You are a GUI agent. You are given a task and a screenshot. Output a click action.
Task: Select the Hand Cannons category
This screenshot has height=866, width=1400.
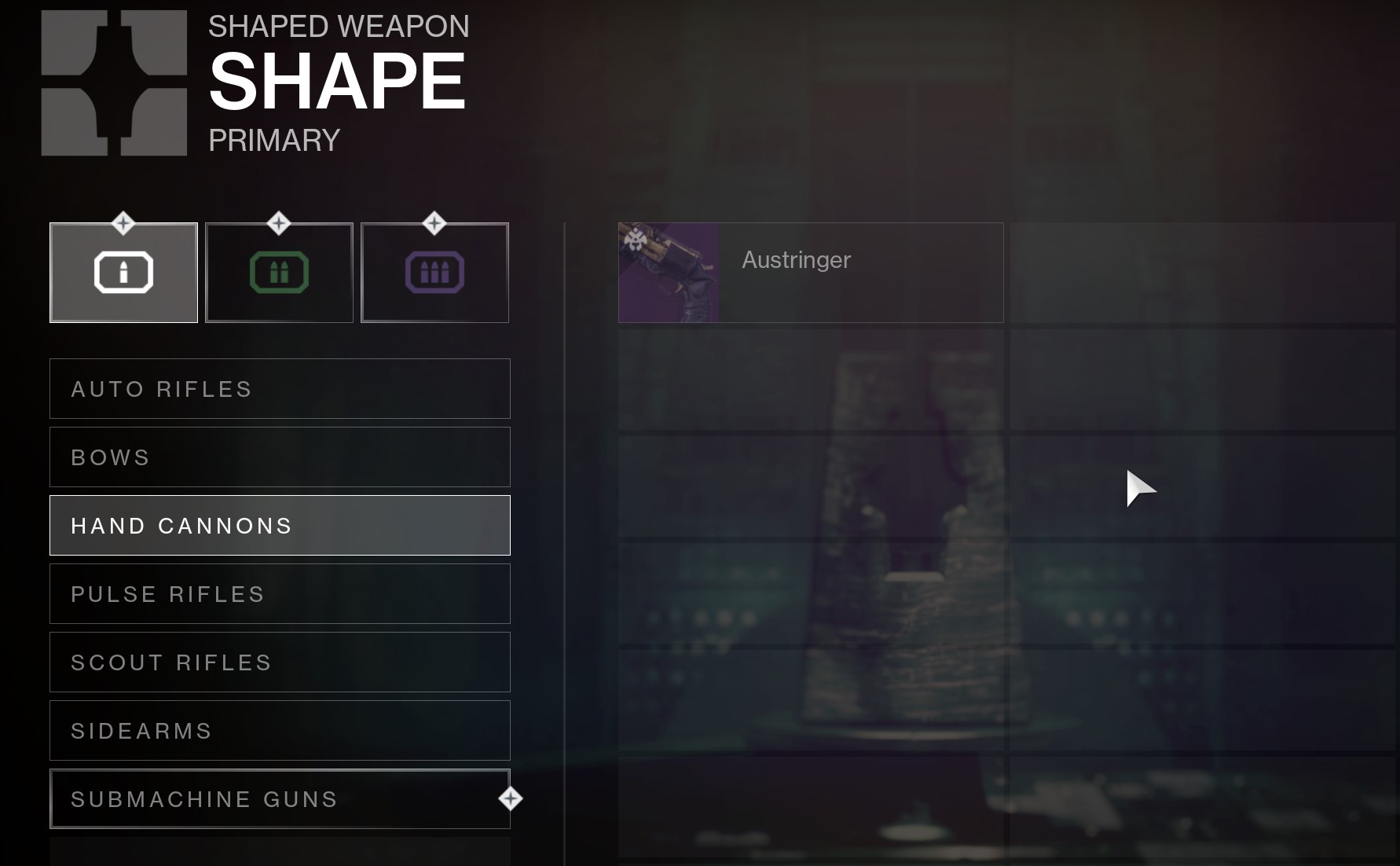[280, 526]
